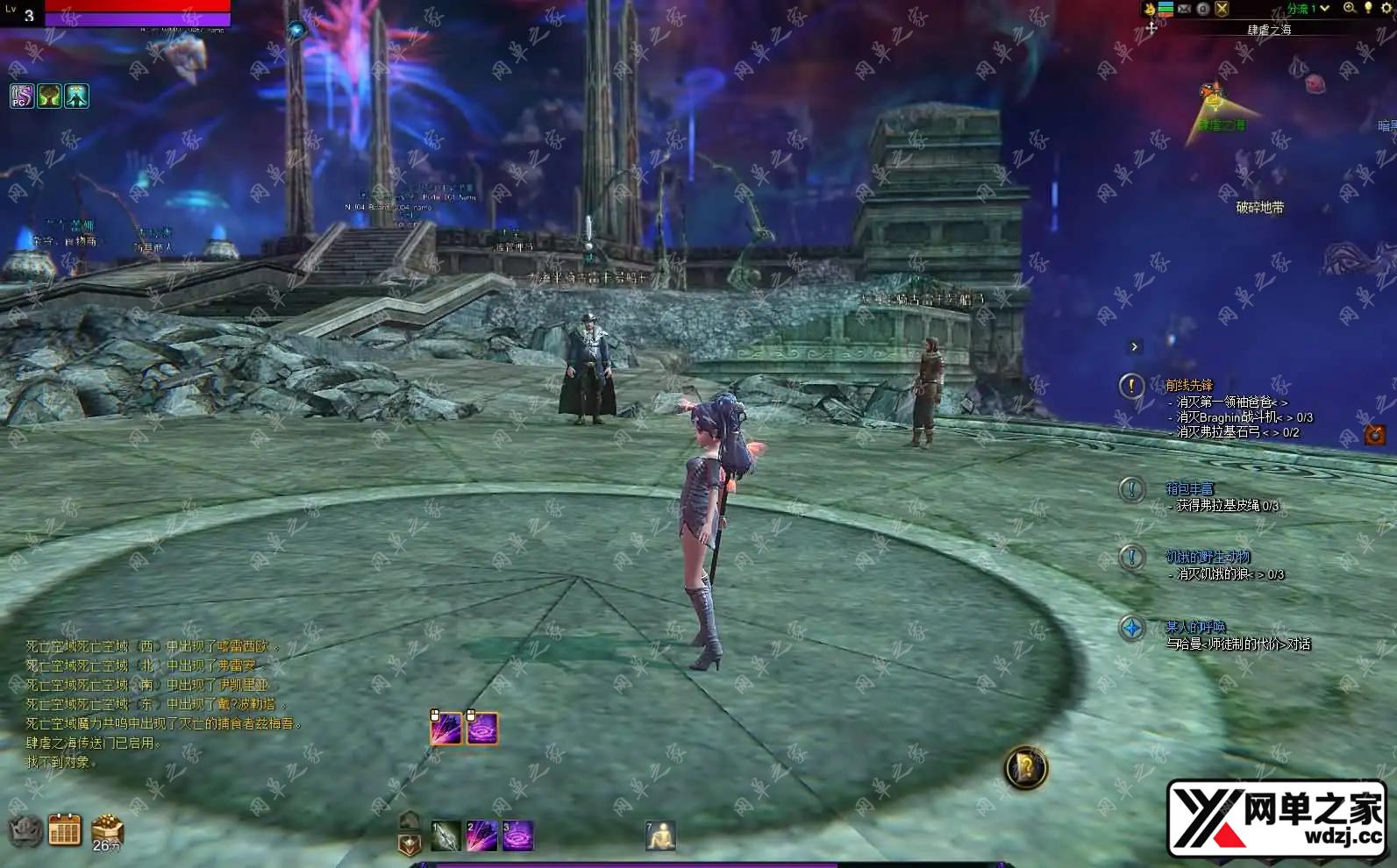Open the golden question-mark book icon
Image resolution: width=1397 pixels, height=868 pixels.
[x=1025, y=768]
